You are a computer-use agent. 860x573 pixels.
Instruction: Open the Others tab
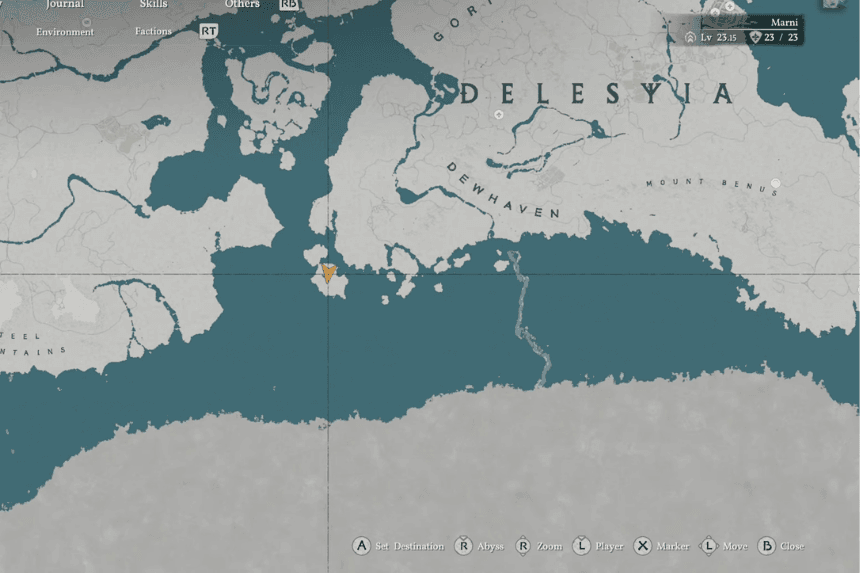coord(242,5)
